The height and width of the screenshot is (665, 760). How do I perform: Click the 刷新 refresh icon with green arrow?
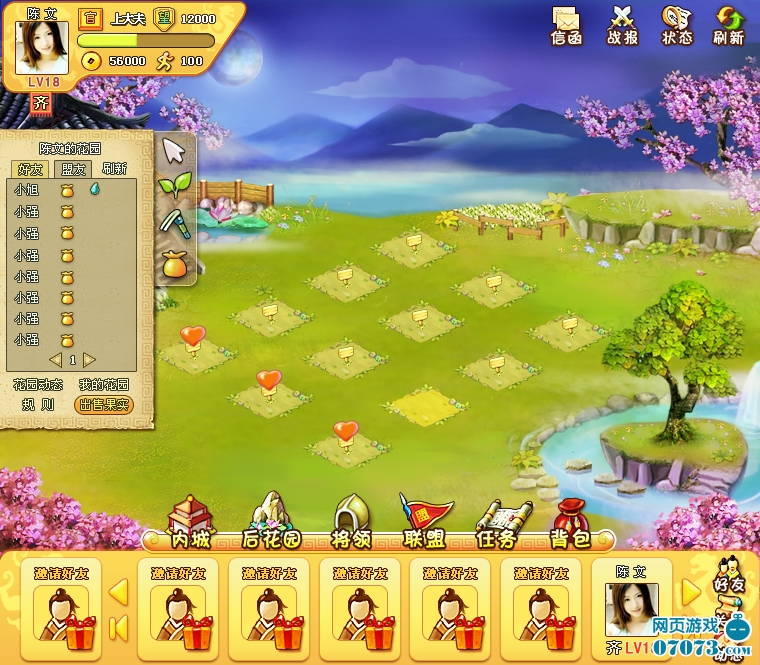click(x=728, y=24)
